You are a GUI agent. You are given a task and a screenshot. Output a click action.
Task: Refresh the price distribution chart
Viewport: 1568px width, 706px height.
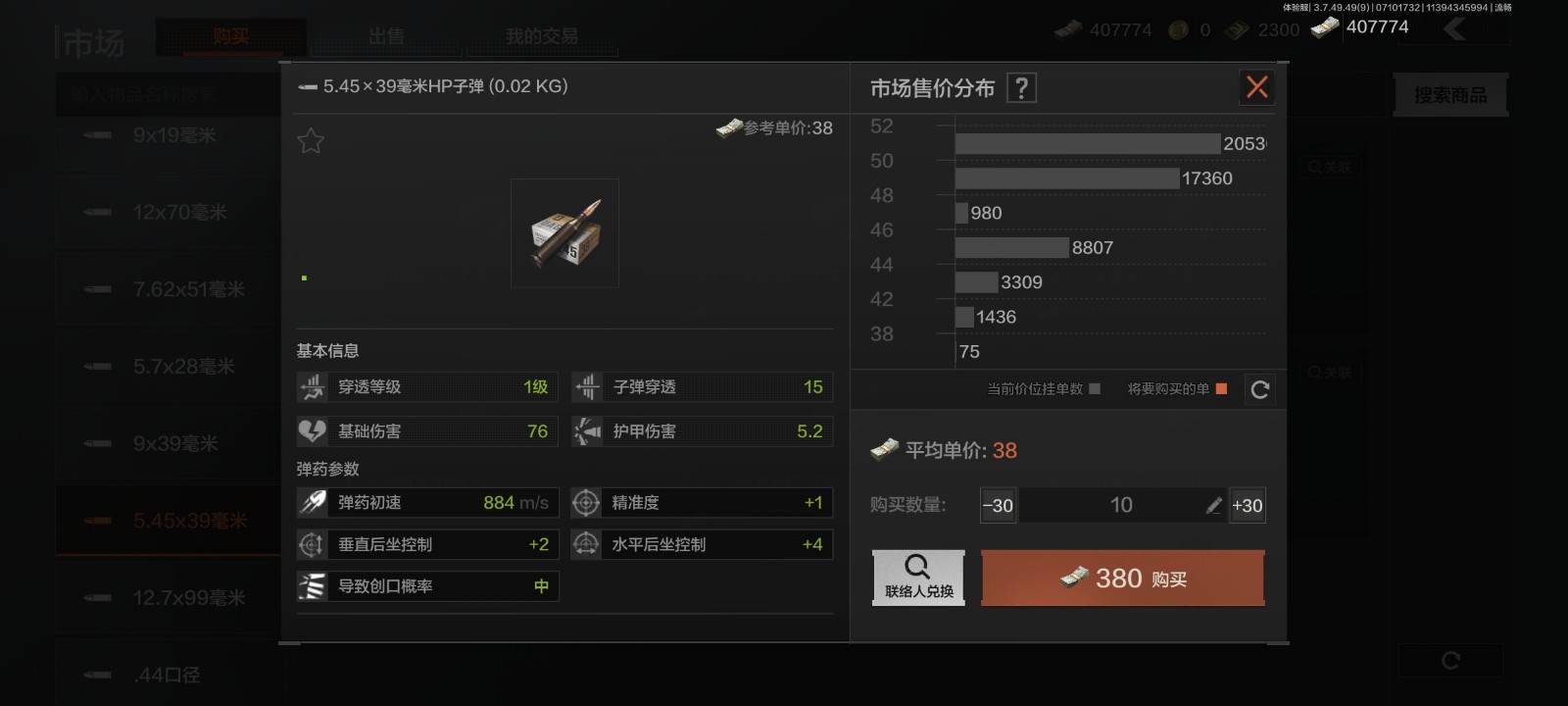point(1260,389)
